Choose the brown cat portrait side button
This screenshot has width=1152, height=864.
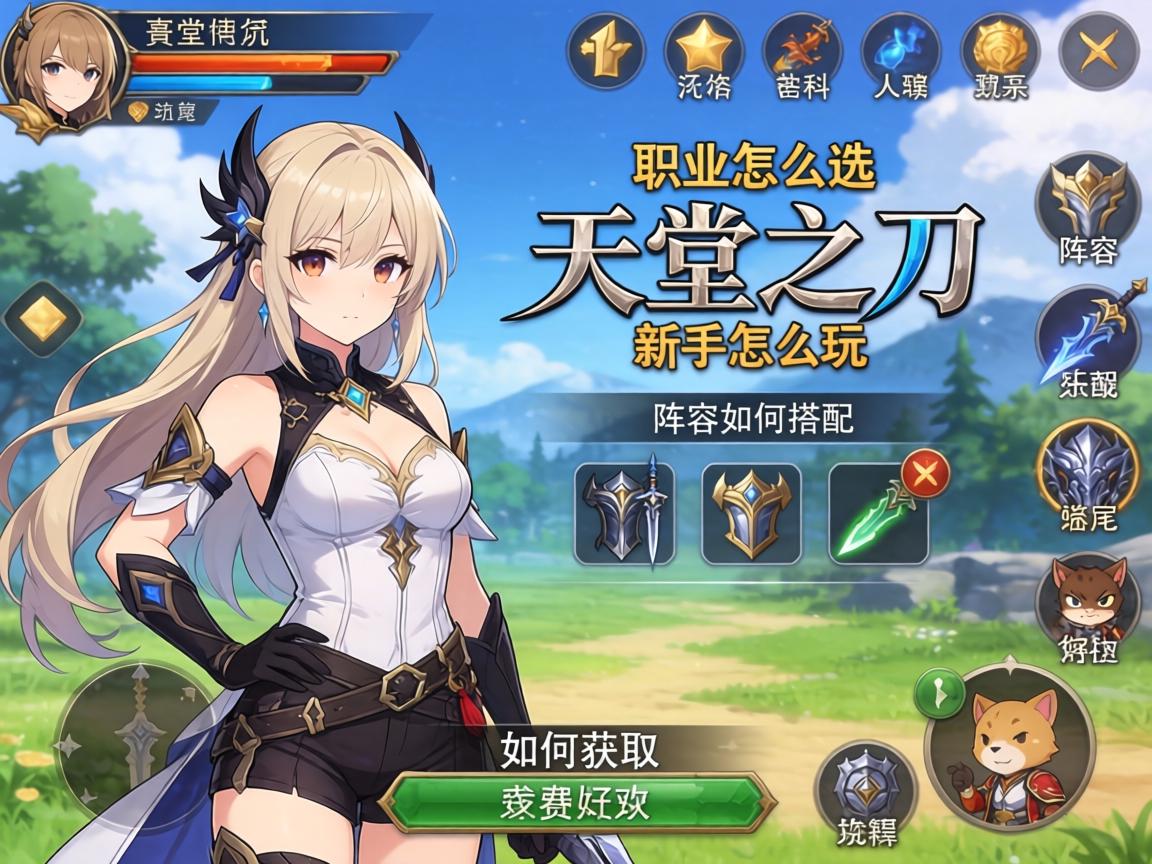coord(1087,600)
